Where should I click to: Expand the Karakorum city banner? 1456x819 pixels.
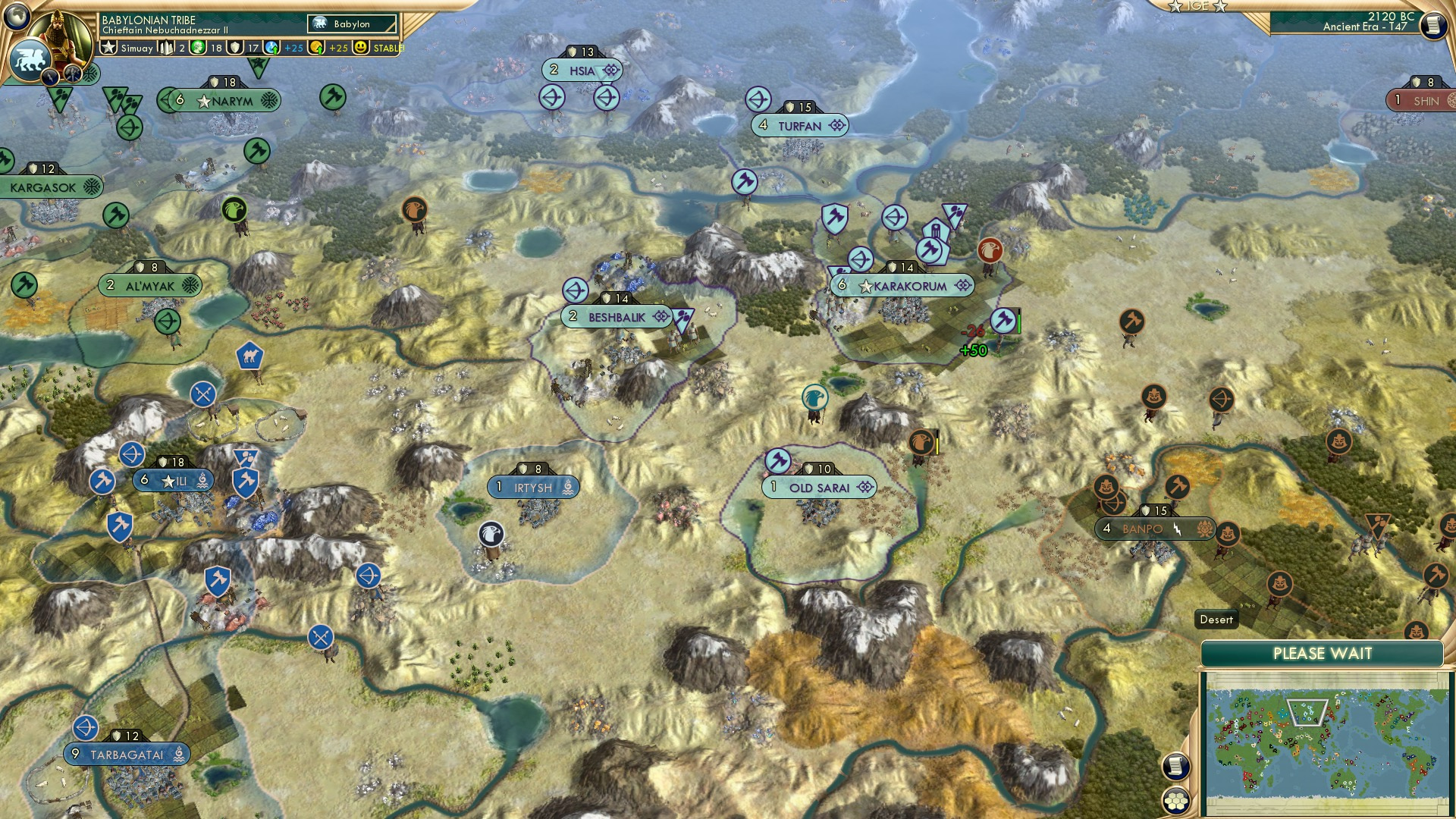point(901,286)
